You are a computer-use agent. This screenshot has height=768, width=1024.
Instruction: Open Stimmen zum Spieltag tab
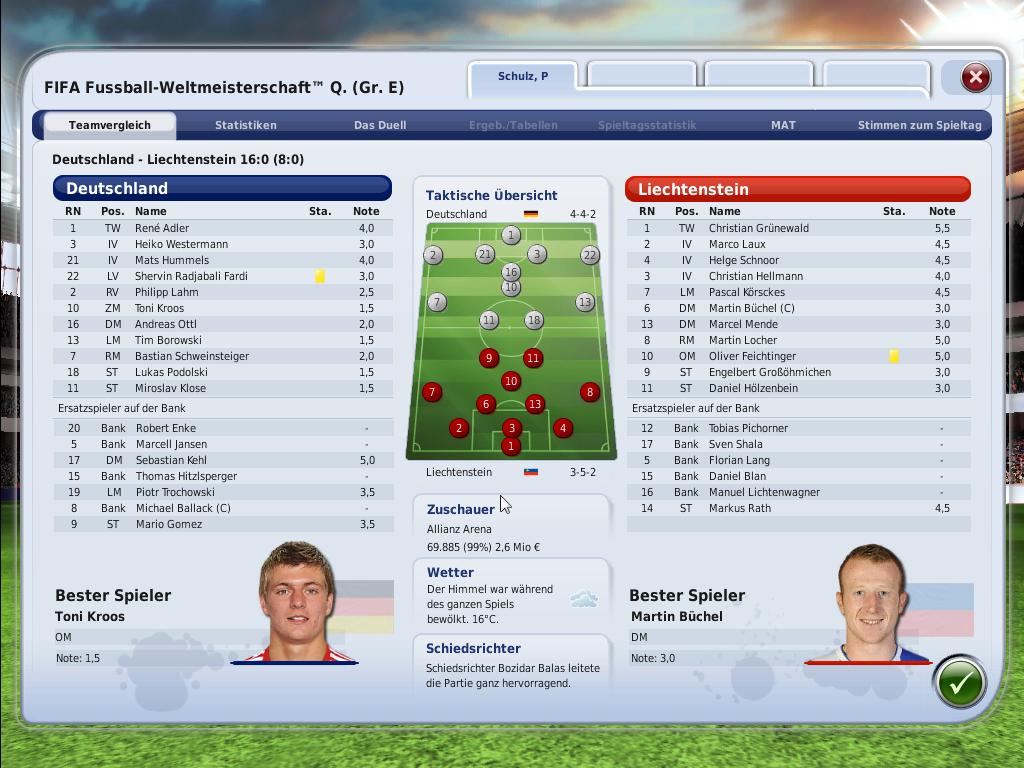coord(919,125)
